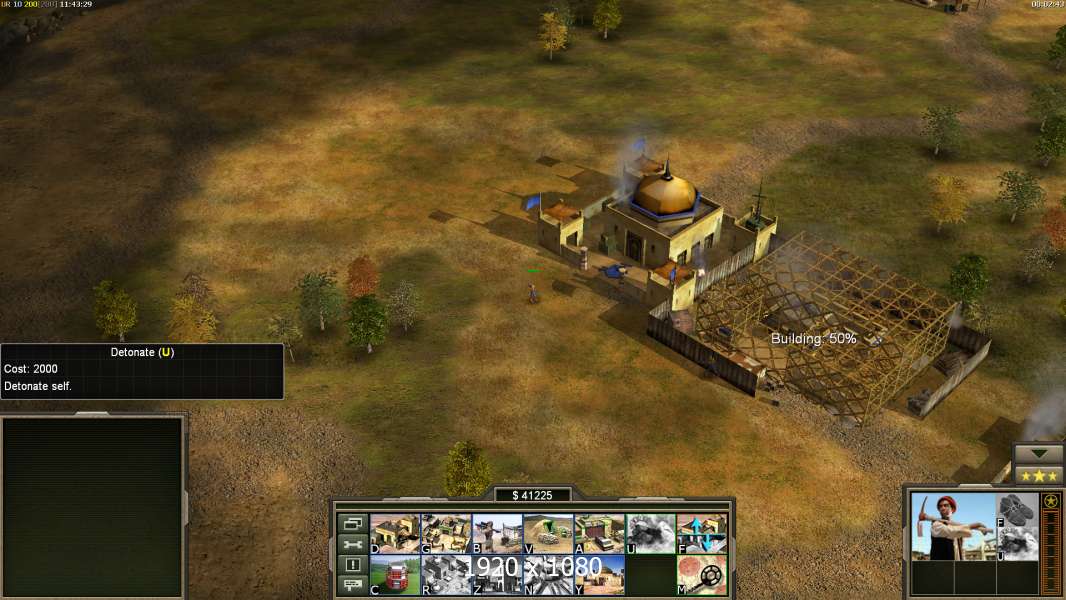Open the three-star generals powers button
The image size is (1066, 600).
(x=1039, y=475)
